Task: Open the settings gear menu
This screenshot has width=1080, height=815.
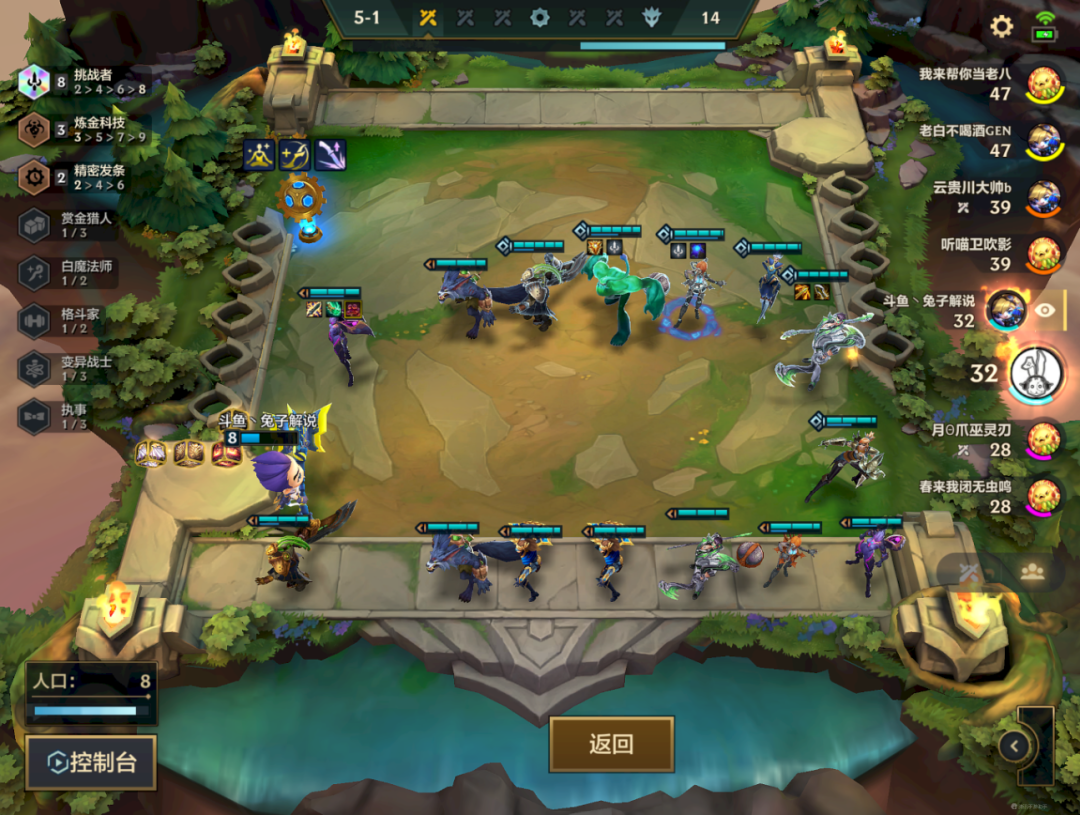Action: 1001,27
